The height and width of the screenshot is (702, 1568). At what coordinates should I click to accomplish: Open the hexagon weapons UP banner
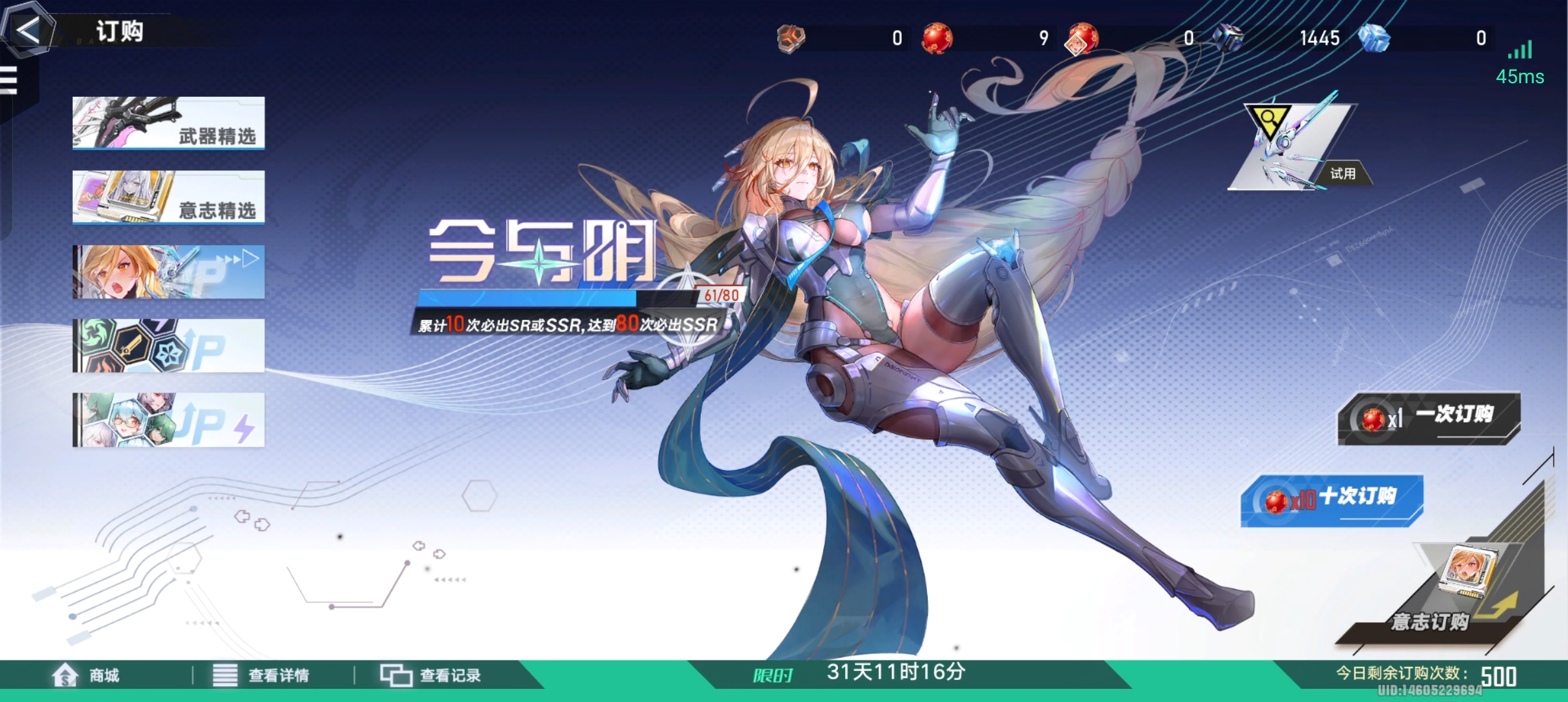[x=168, y=346]
